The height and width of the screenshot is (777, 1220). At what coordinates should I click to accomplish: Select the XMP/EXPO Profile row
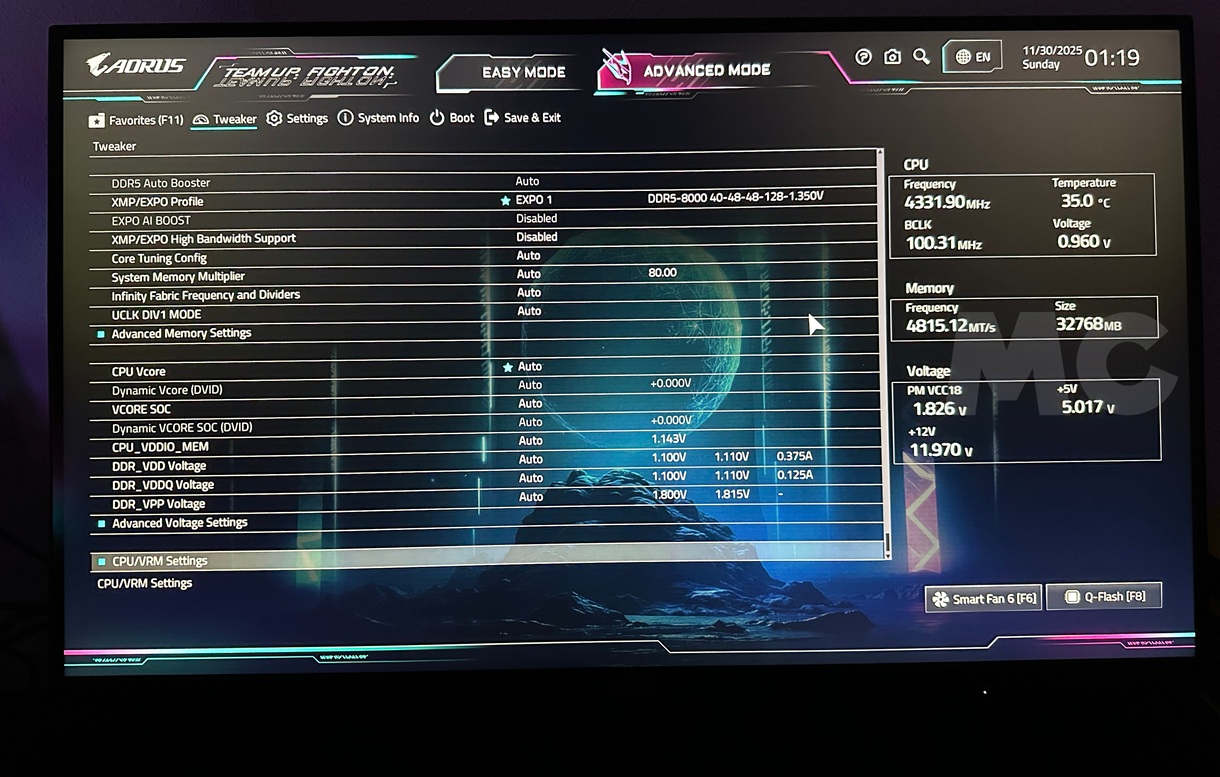(157, 201)
